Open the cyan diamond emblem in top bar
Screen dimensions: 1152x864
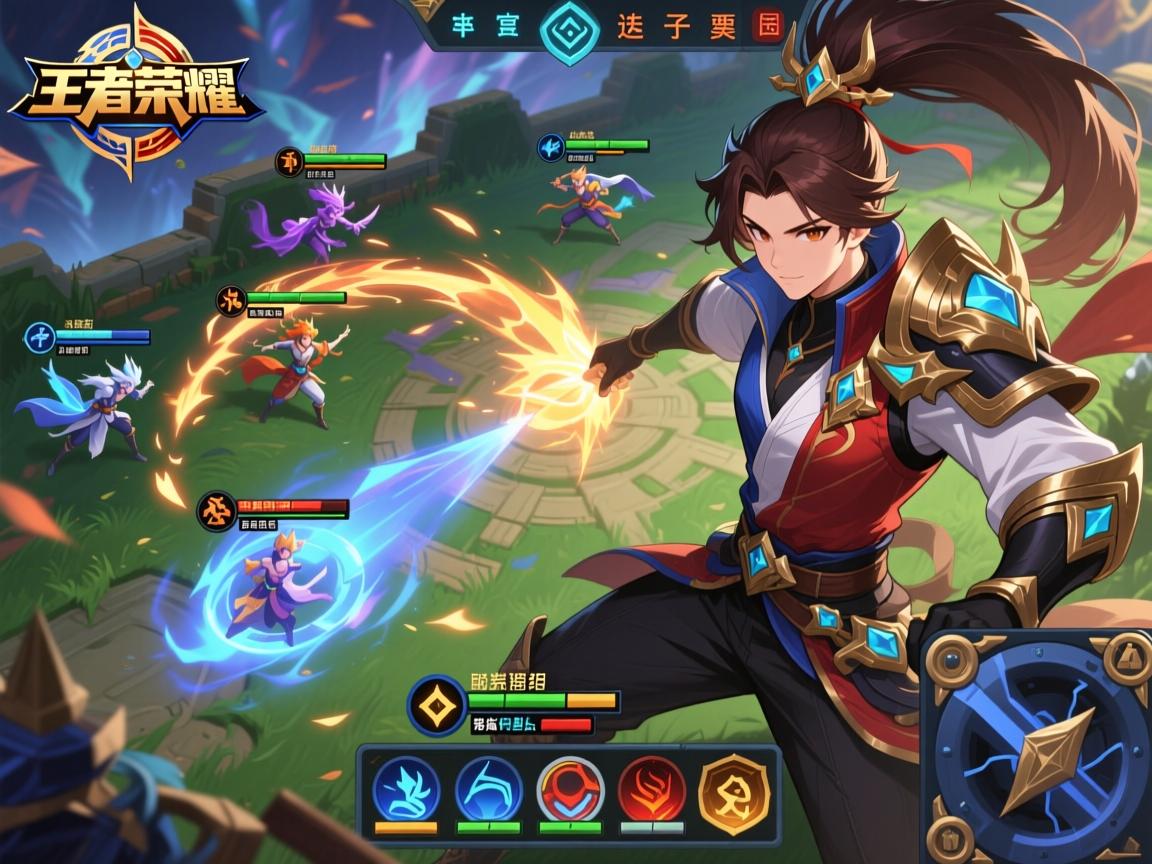568,28
